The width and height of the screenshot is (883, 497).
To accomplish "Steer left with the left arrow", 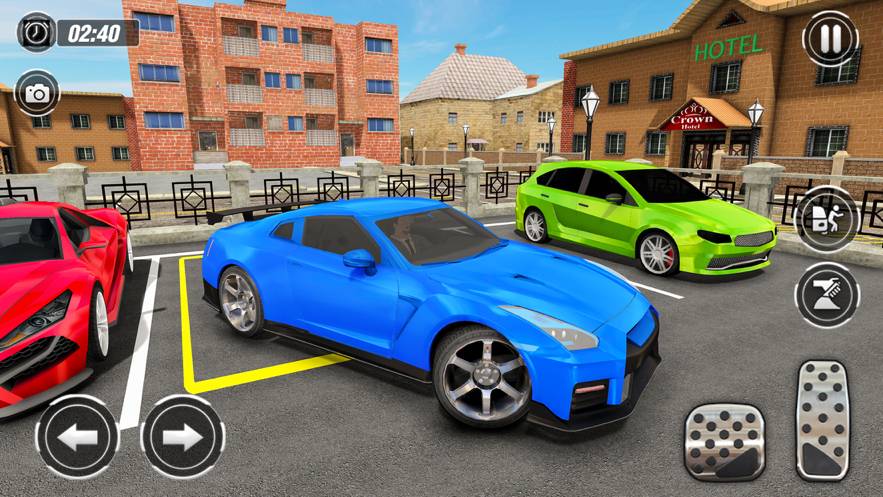I will tap(77, 436).
